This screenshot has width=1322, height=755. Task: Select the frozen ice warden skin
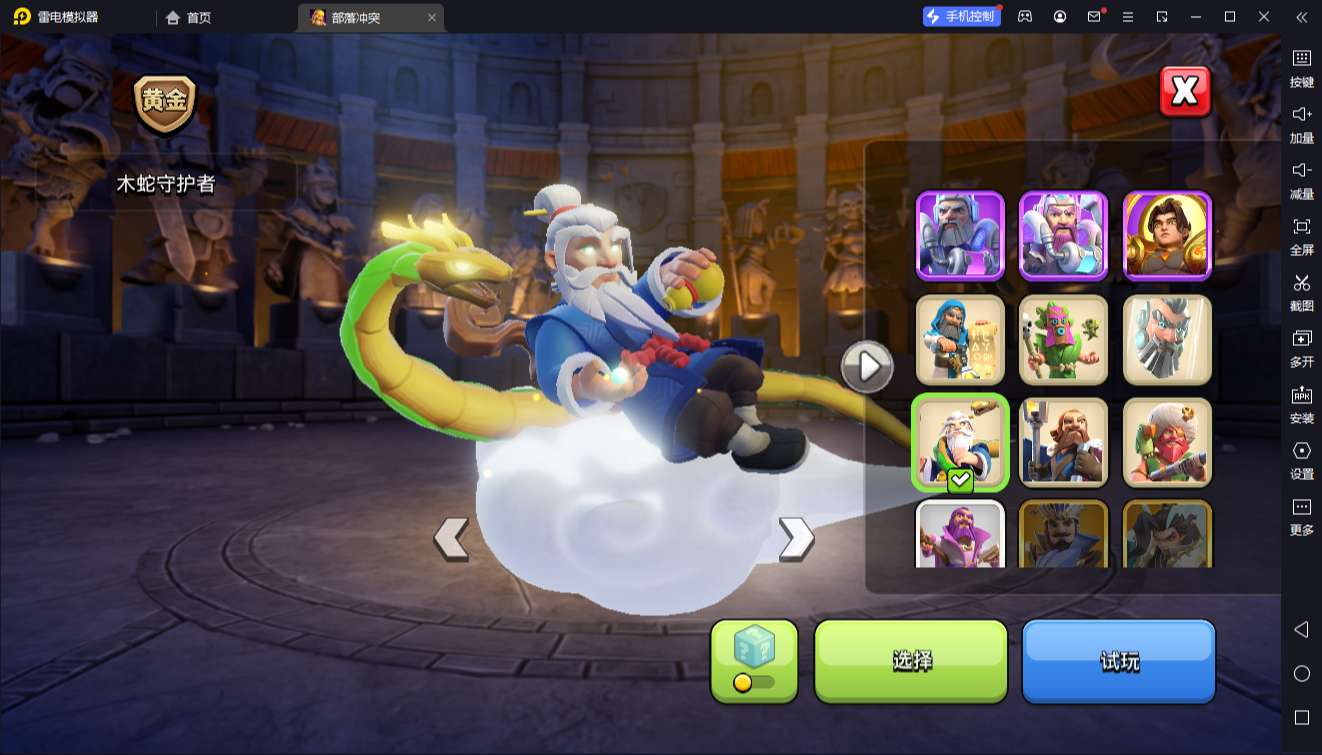tap(1167, 339)
